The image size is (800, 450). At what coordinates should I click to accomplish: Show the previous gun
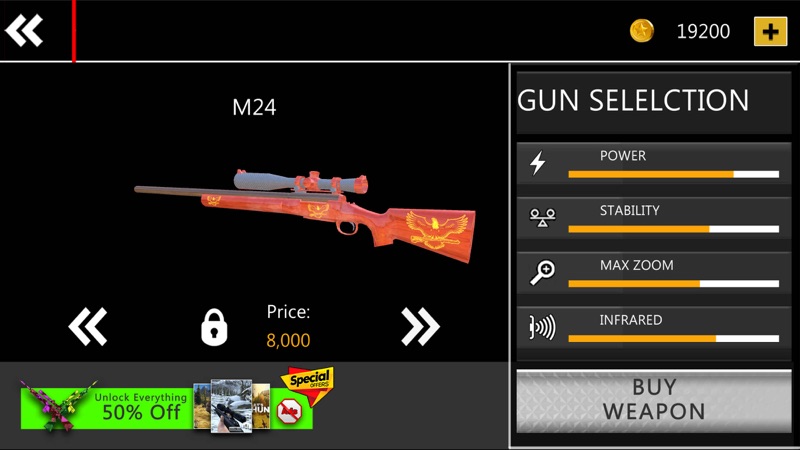click(x=87, y=326)
